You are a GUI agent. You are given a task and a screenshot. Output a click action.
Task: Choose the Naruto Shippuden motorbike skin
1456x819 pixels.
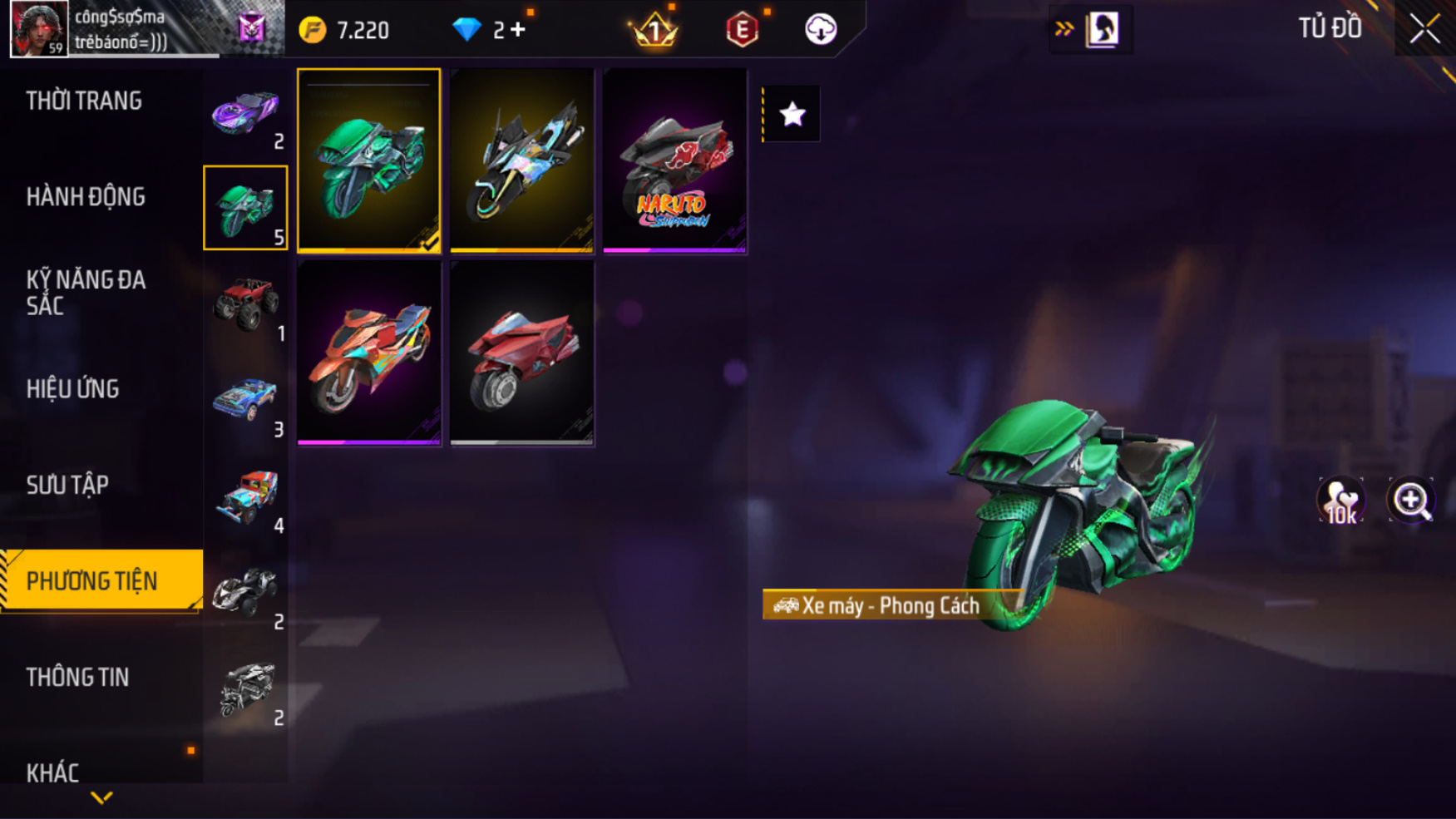click(674, 160)
